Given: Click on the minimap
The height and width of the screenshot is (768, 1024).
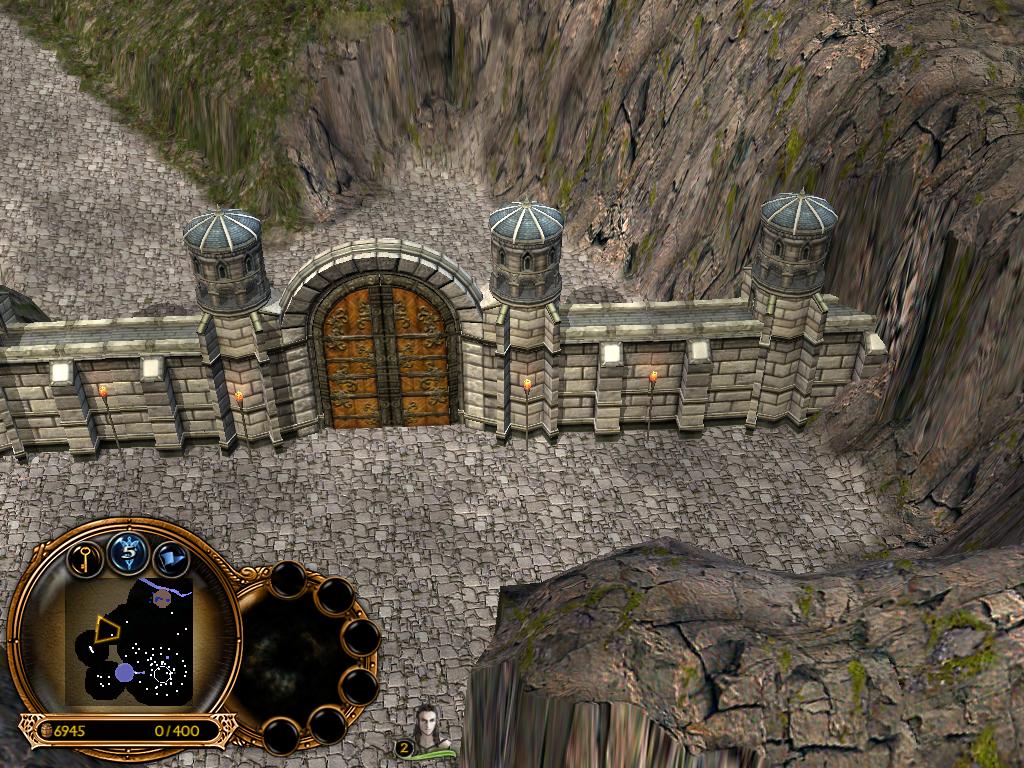Looking at the screenshot, I should click(130, 640).
